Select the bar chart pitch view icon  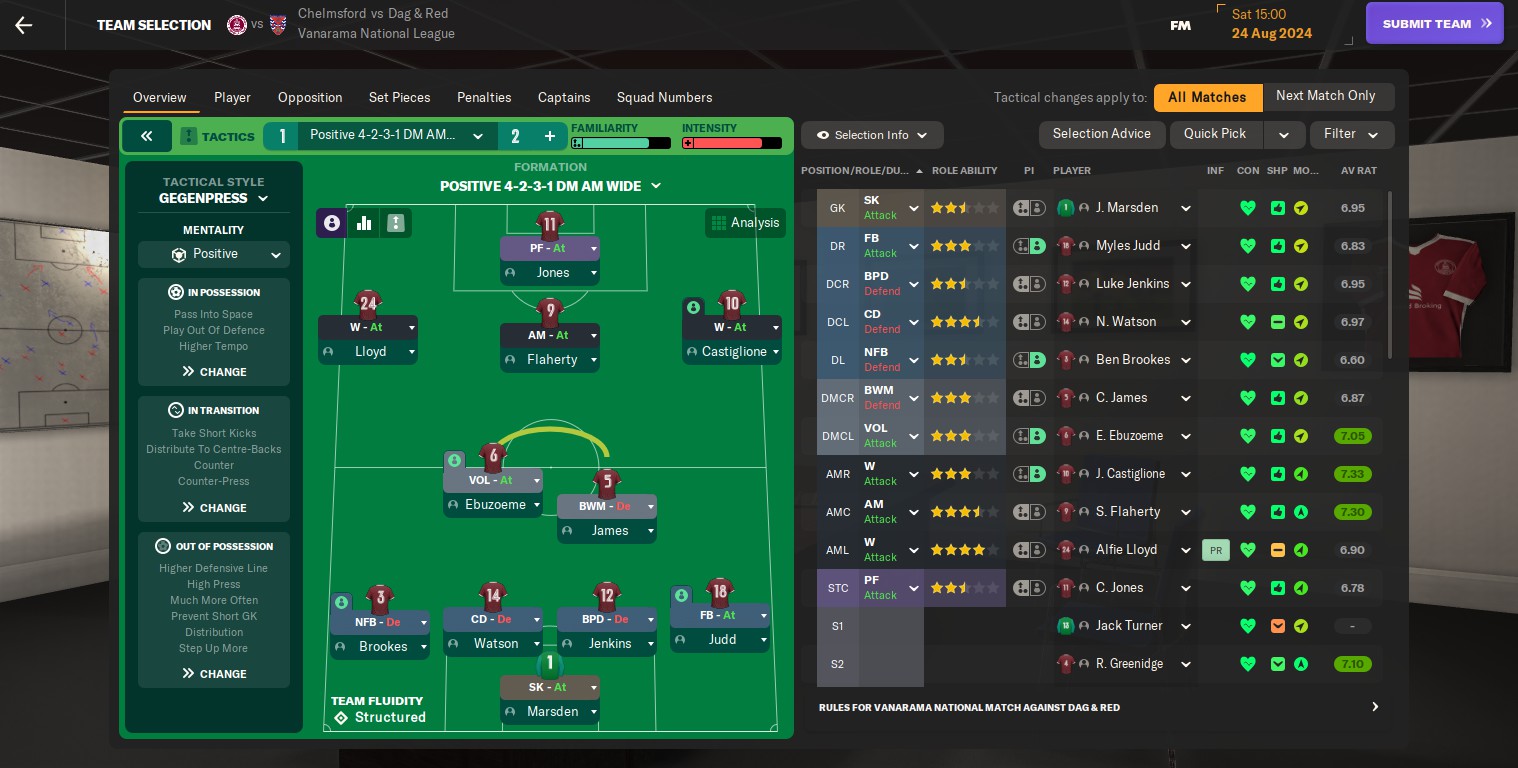pos(364,222)
